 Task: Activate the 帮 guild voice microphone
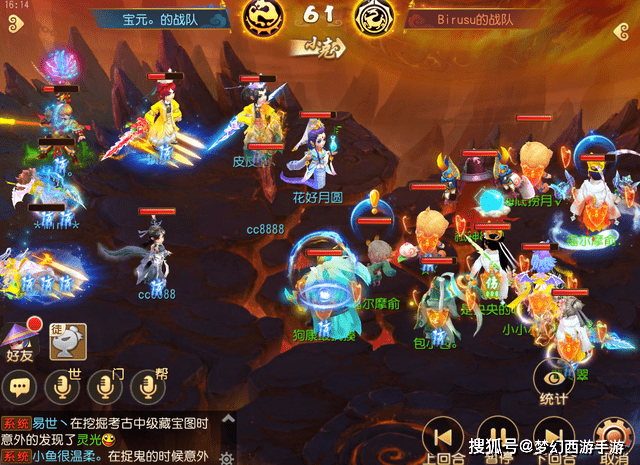pyautogui.click(x=150, y=387)
